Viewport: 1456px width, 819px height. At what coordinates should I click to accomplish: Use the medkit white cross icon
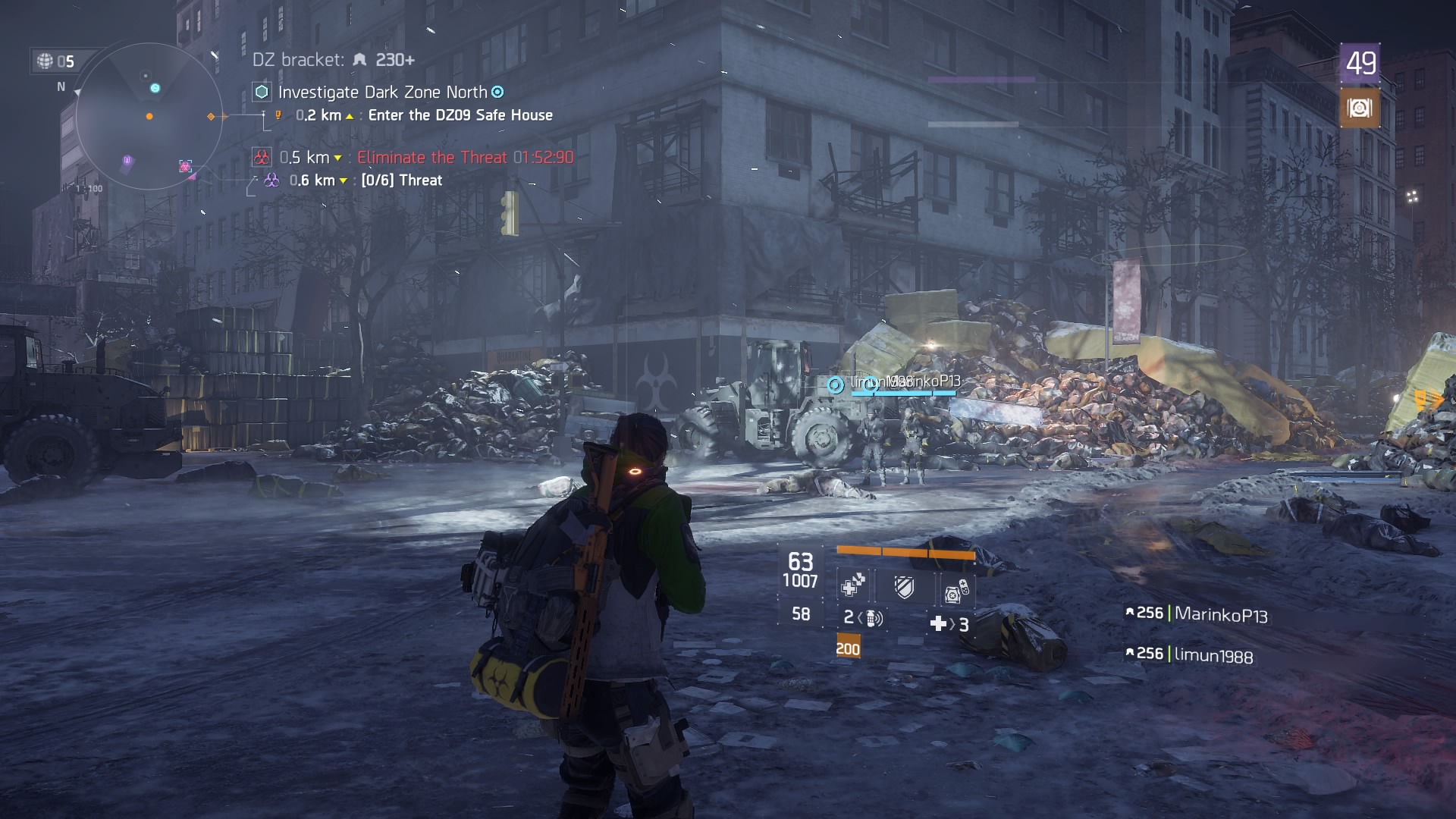(938, 624)
